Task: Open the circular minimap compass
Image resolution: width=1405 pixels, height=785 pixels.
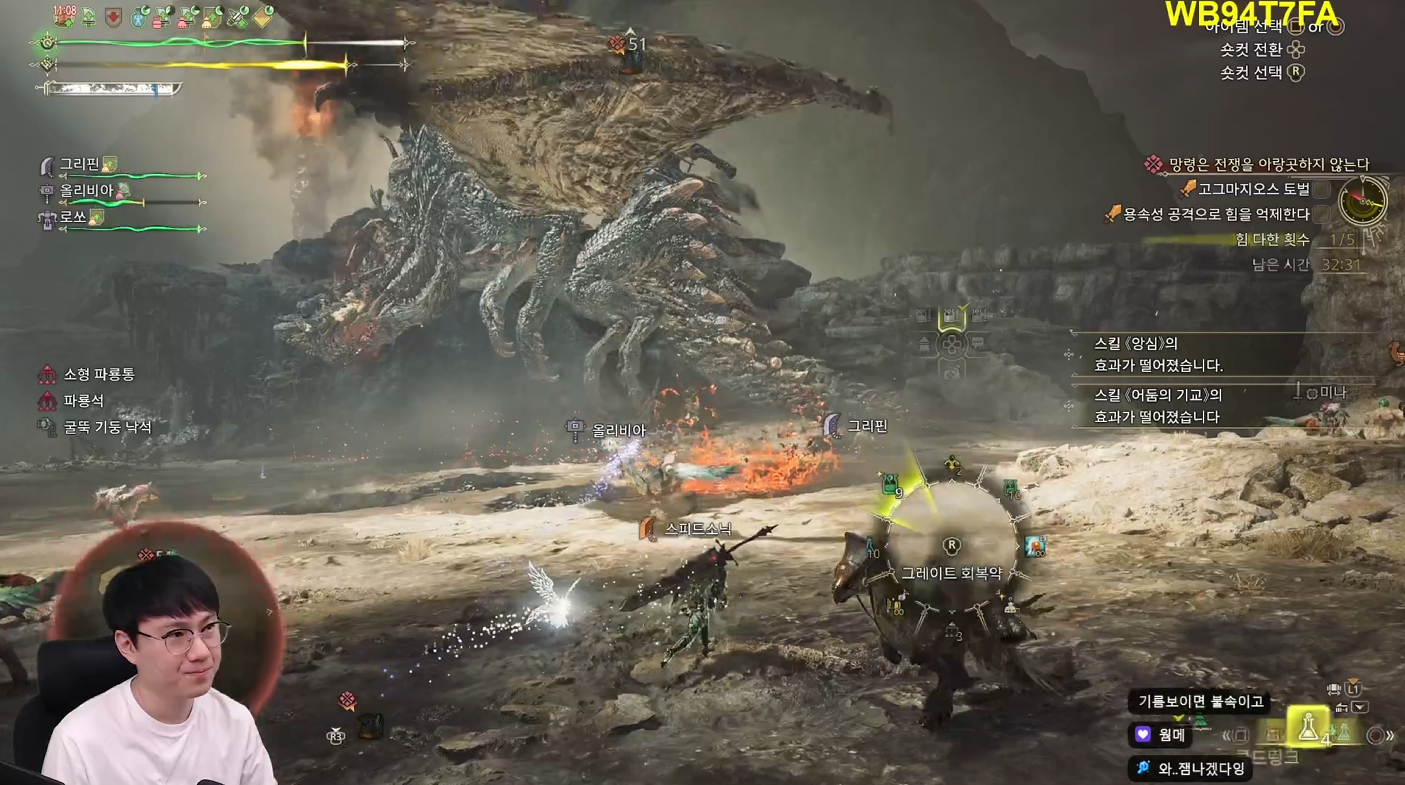Action: pyautogui.click(x=1363, y=201)
